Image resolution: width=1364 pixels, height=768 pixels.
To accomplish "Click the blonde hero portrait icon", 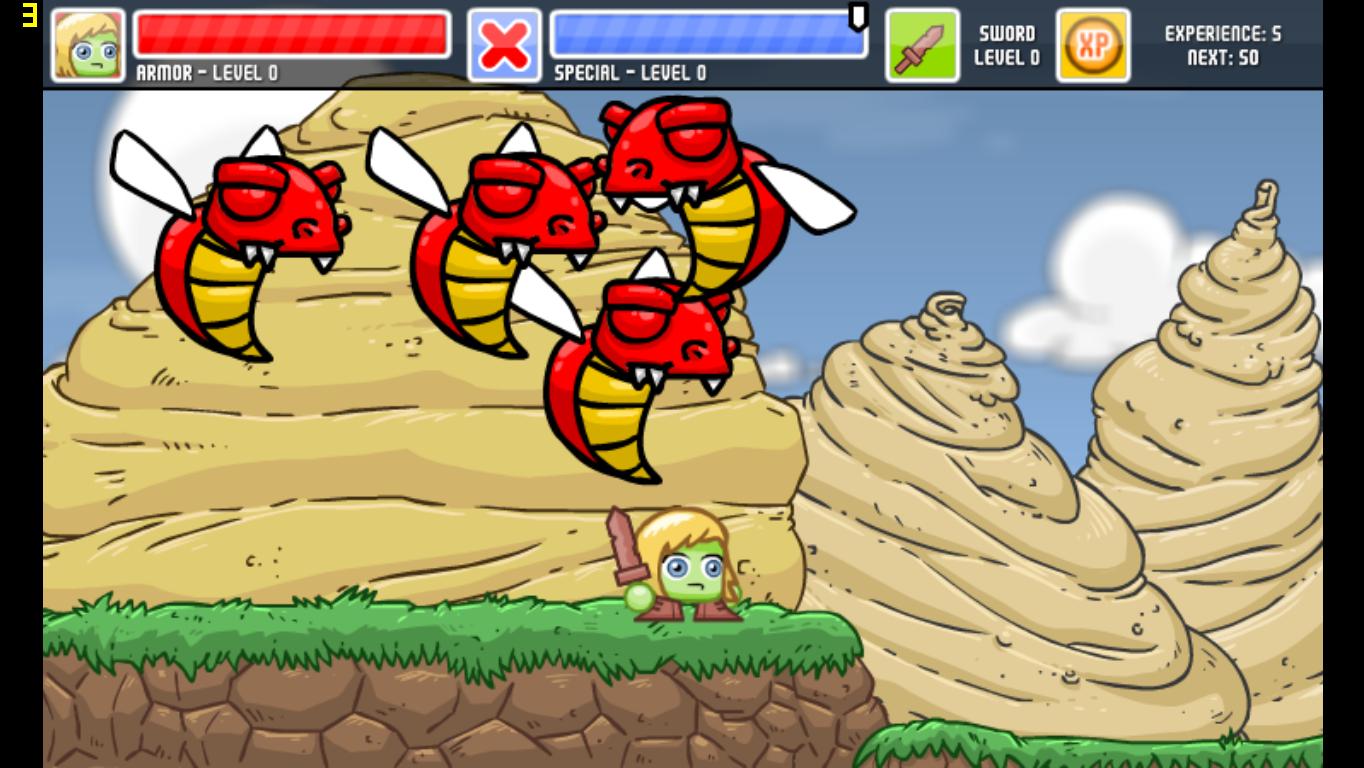I will pyautogui.click(x=88, y=45).
